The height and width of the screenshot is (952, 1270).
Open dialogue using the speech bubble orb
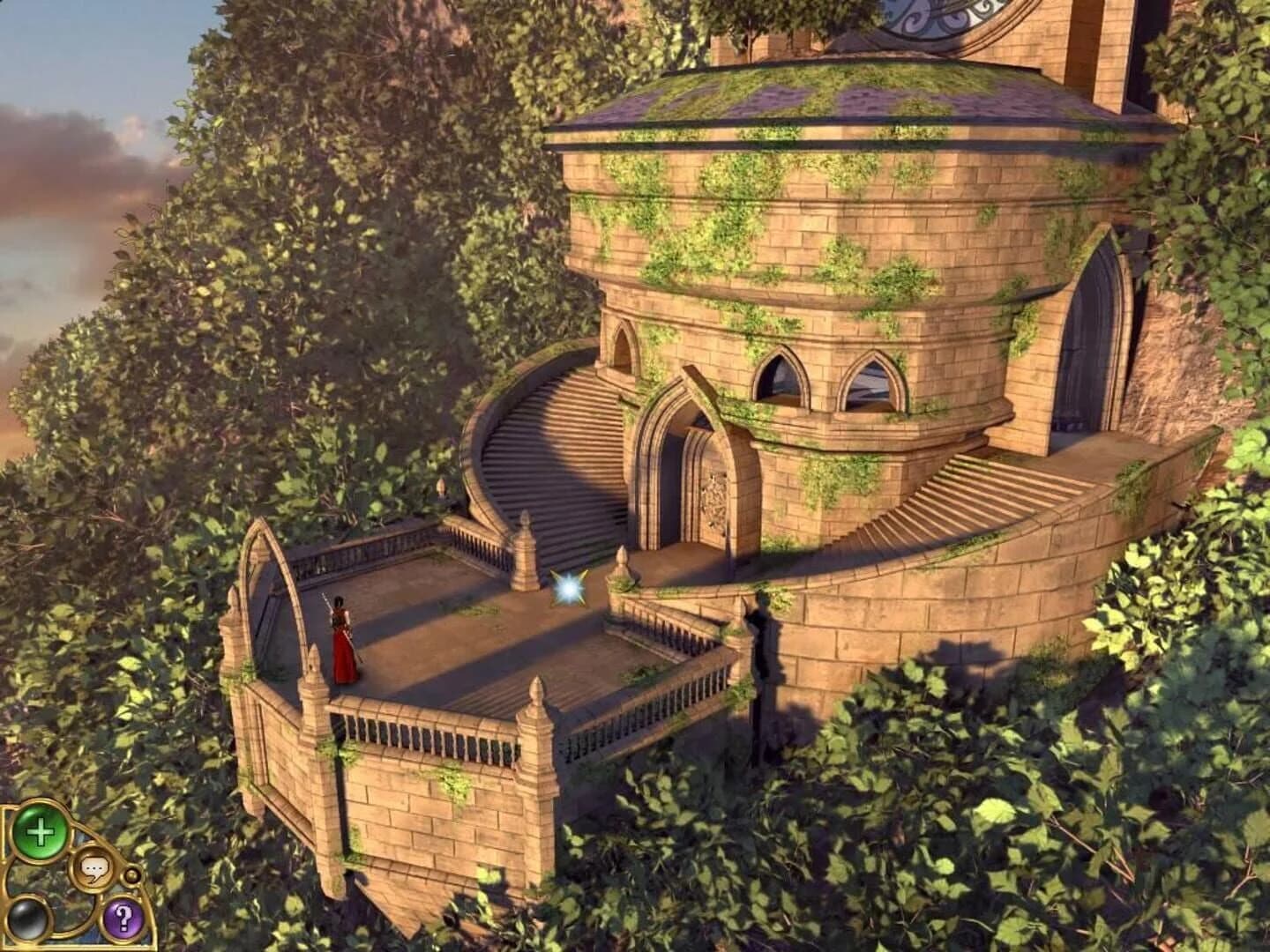tap(93, 866)
